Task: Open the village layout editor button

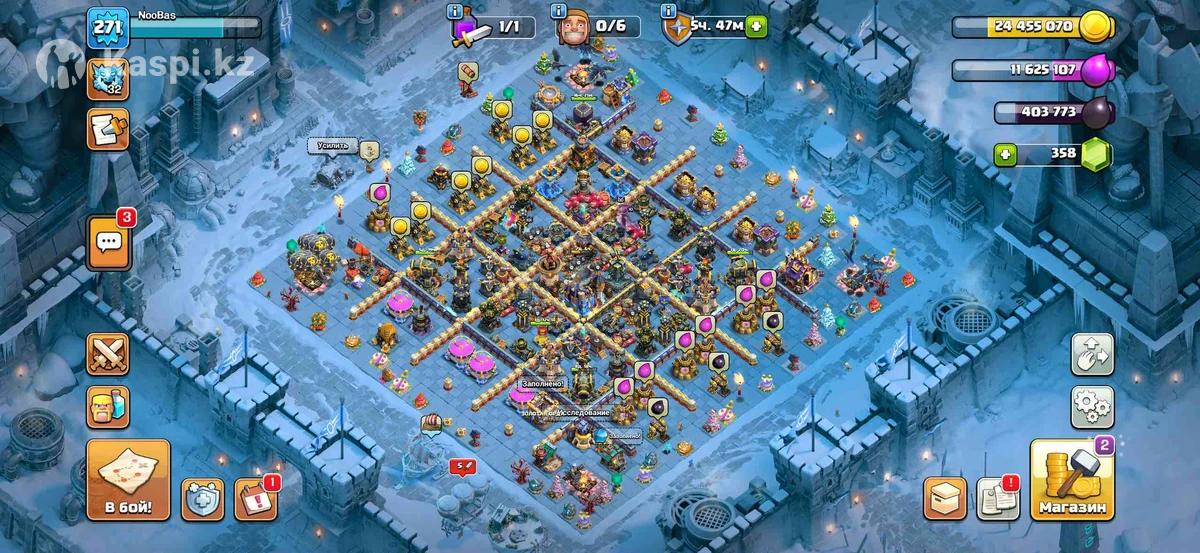Action: pos(1092,354)
